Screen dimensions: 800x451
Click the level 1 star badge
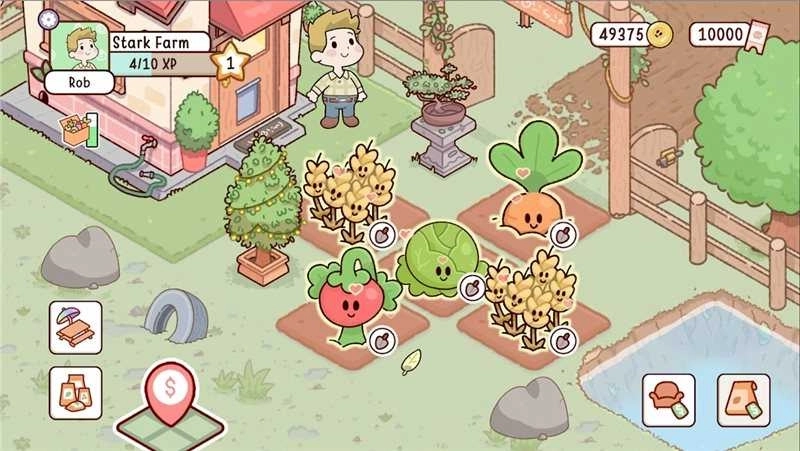coord(231,64)
